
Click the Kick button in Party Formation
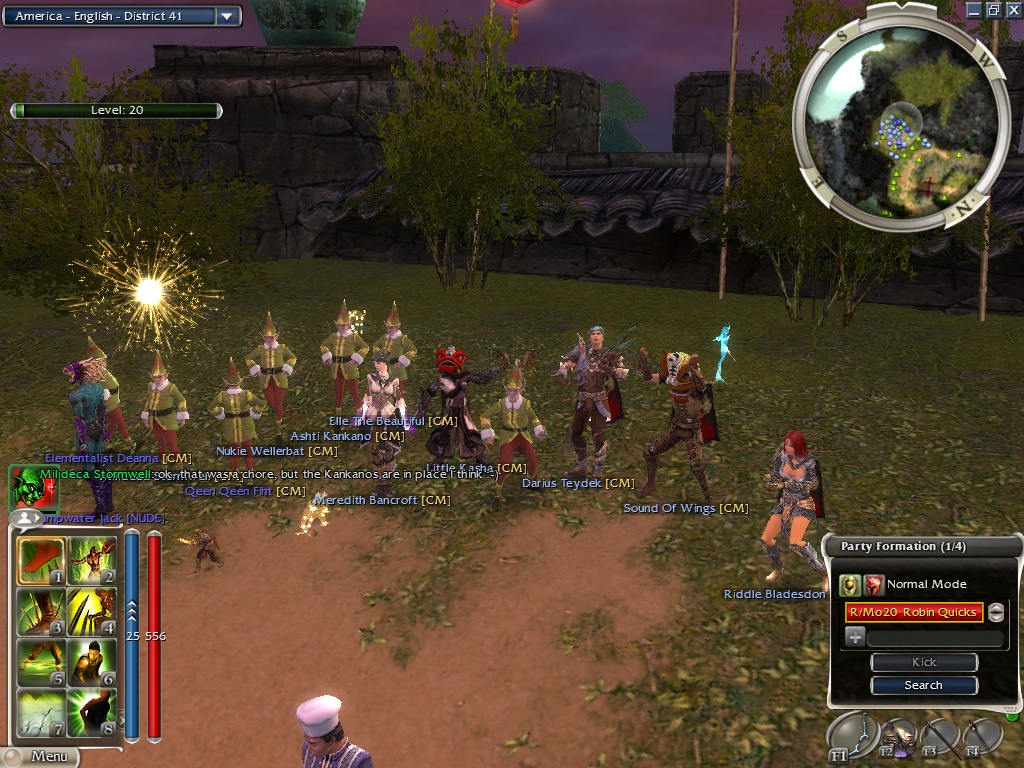tap(923, 662)
